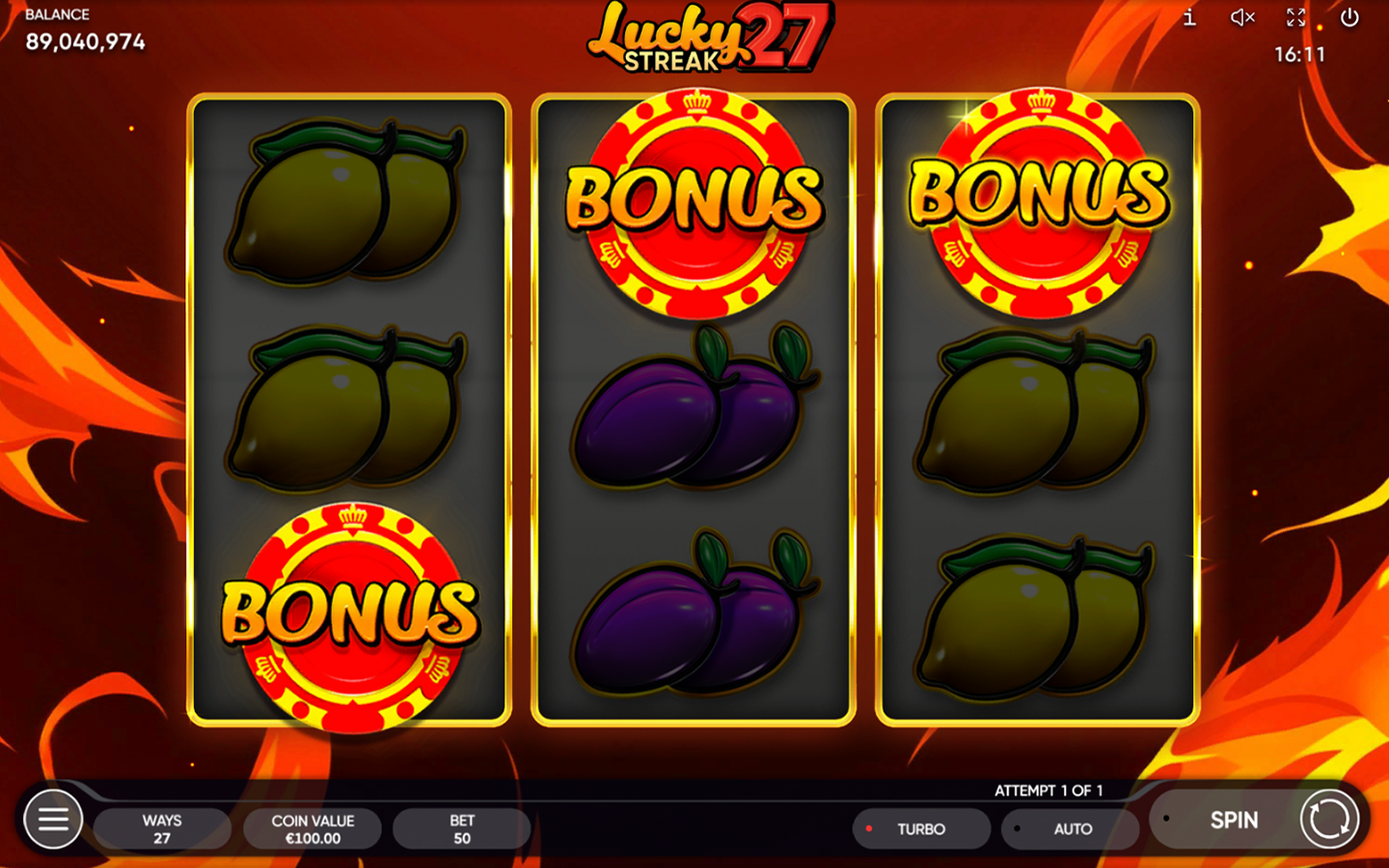Open the game information panel via the i icon

(x=1187, y=17)
